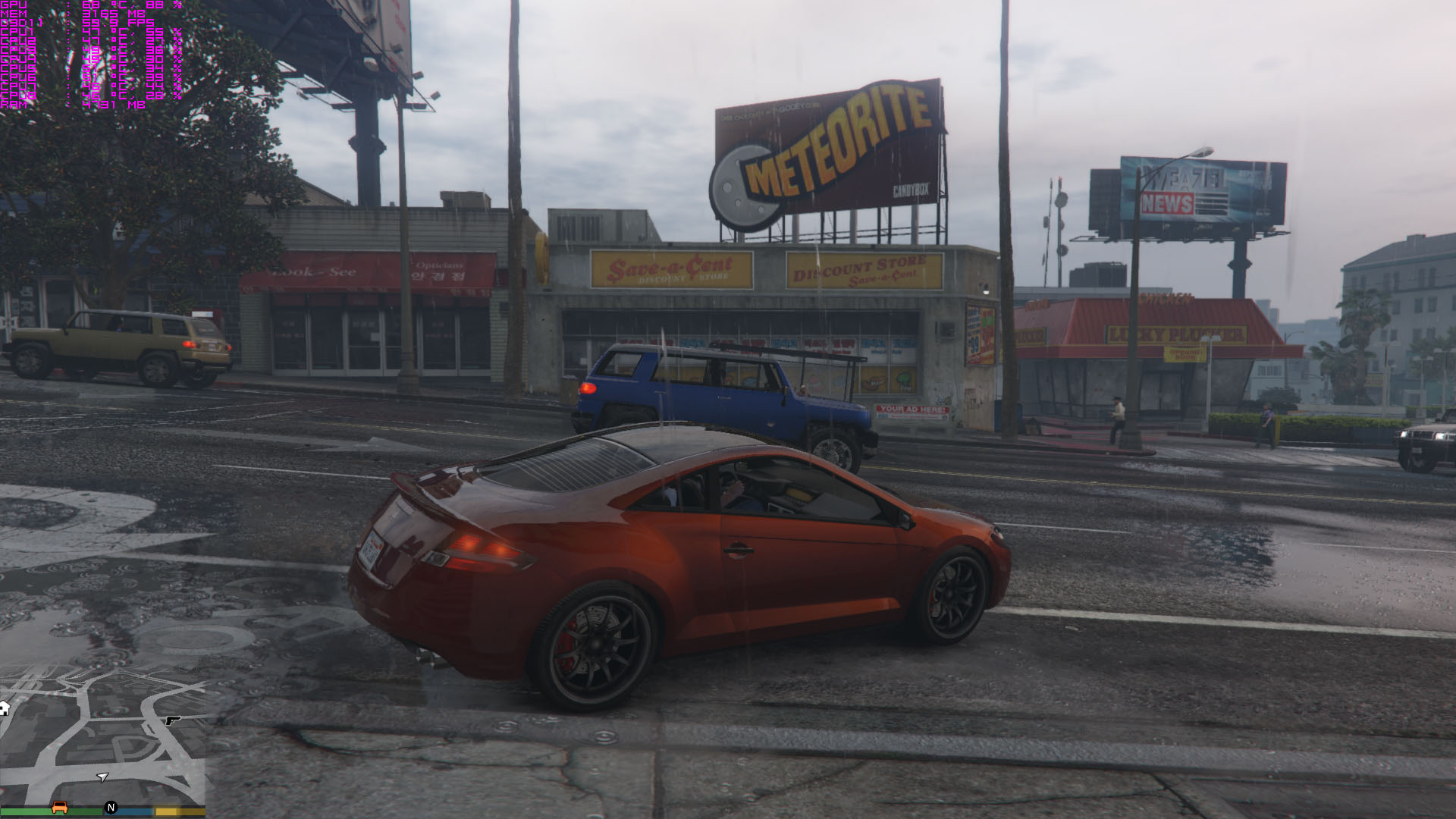Select the white player arrow on minimap
The width and height of the screenshot is (1456, 819).
[x=102, y=777]
